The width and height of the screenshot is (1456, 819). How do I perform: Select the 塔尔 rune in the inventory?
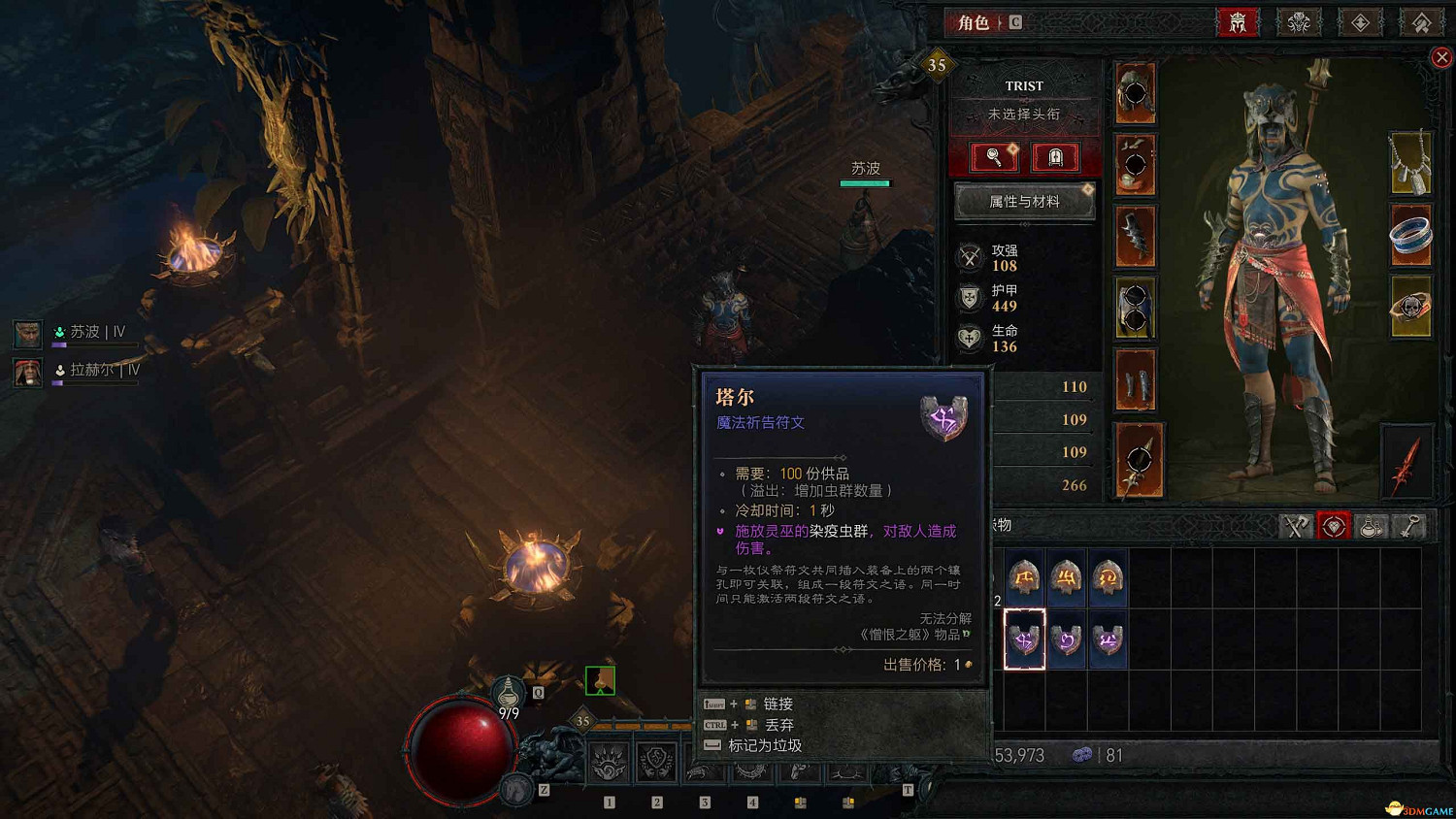[x=1025, y=639]
